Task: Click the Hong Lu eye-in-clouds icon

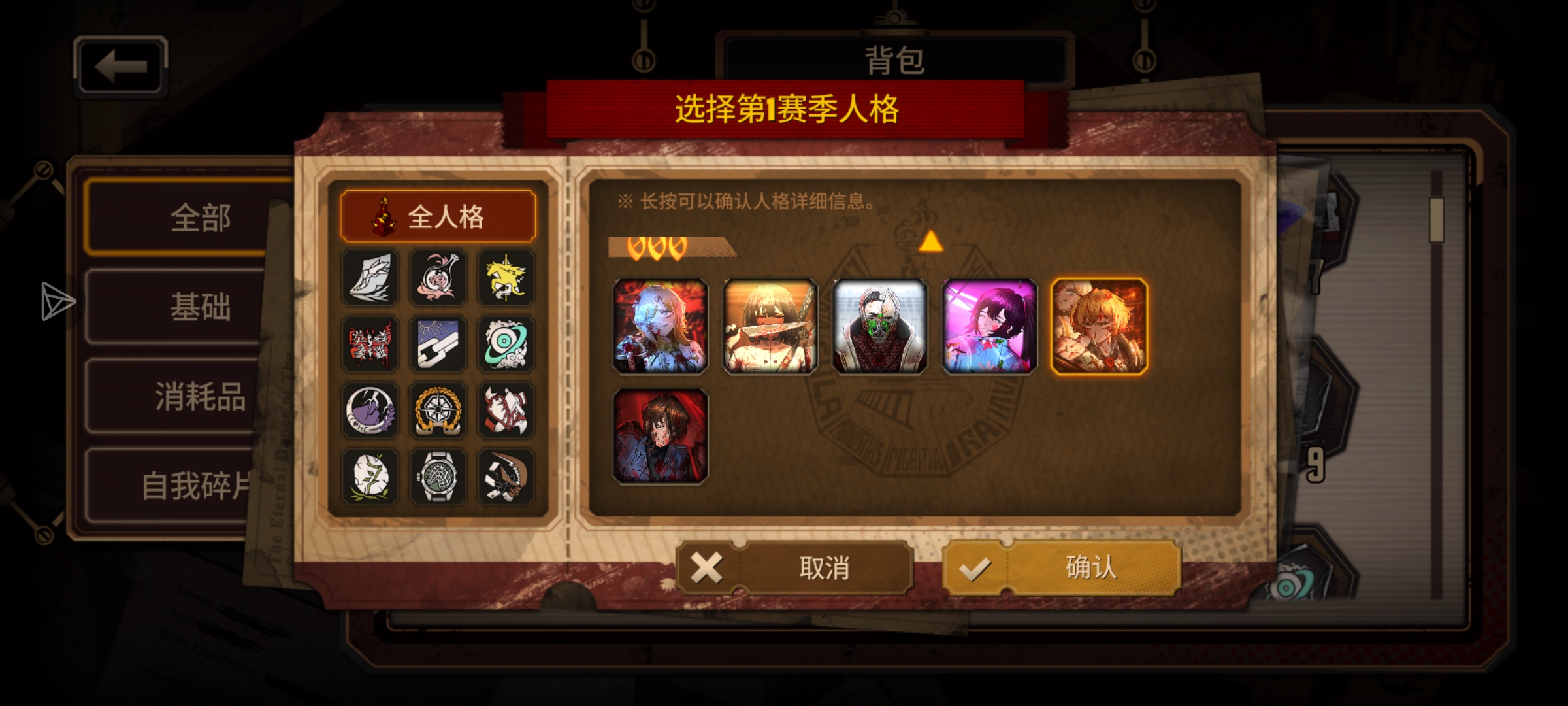Action: pyautogui.click(x=506, y=345)
